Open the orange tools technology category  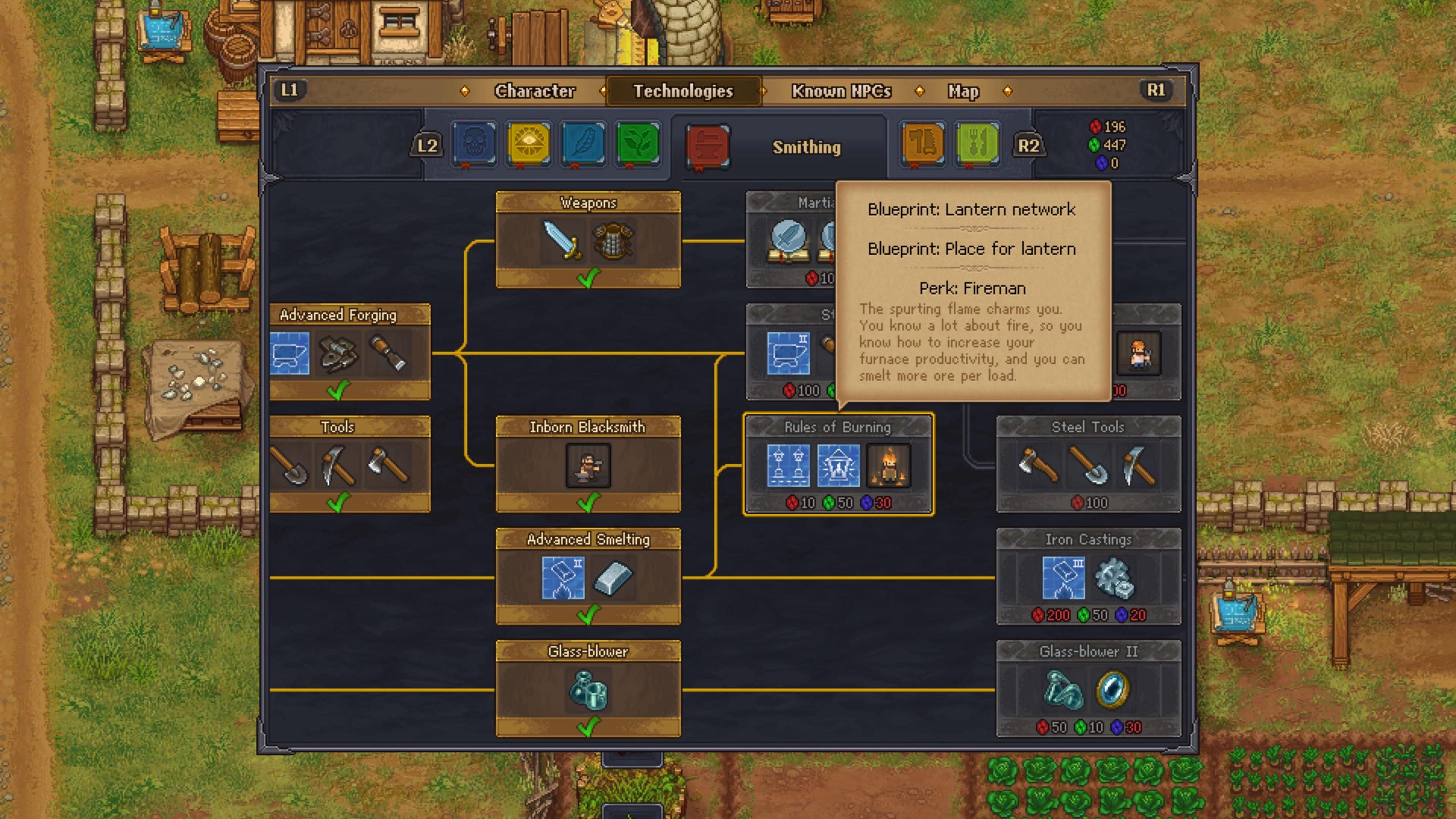[923, 143]
